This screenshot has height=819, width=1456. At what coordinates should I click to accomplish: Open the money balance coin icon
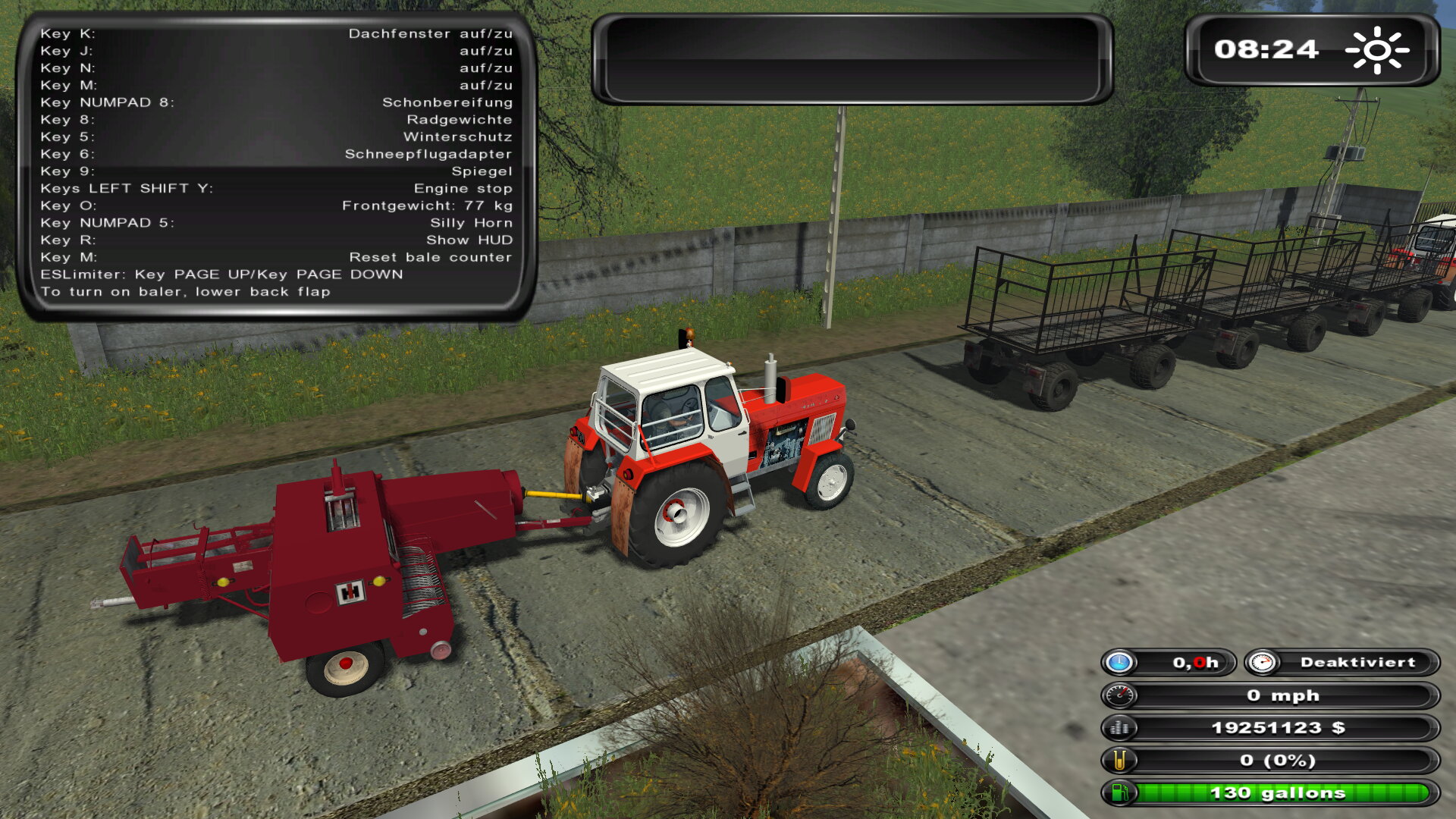click(1119, 728)
